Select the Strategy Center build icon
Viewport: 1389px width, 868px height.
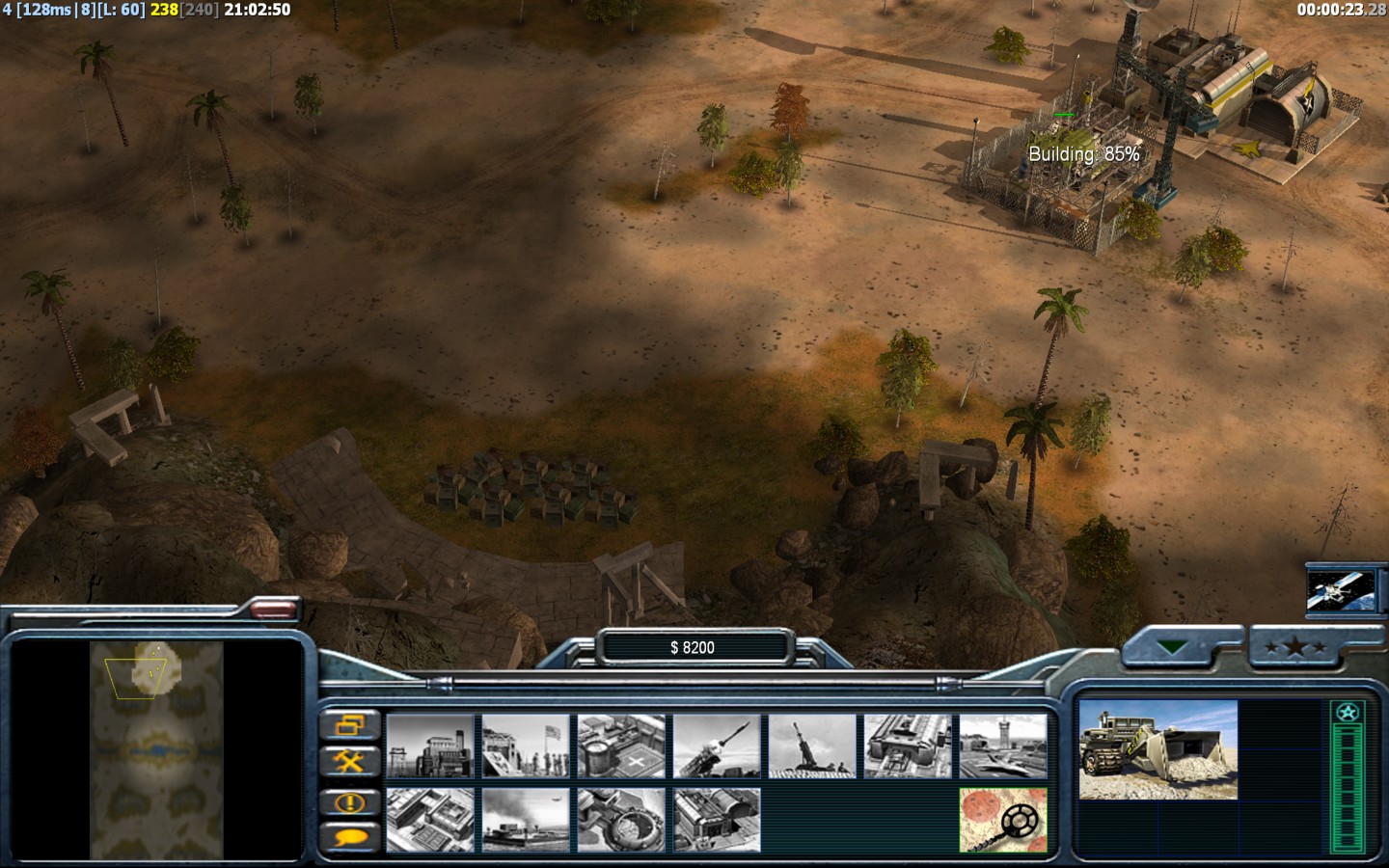430,820
